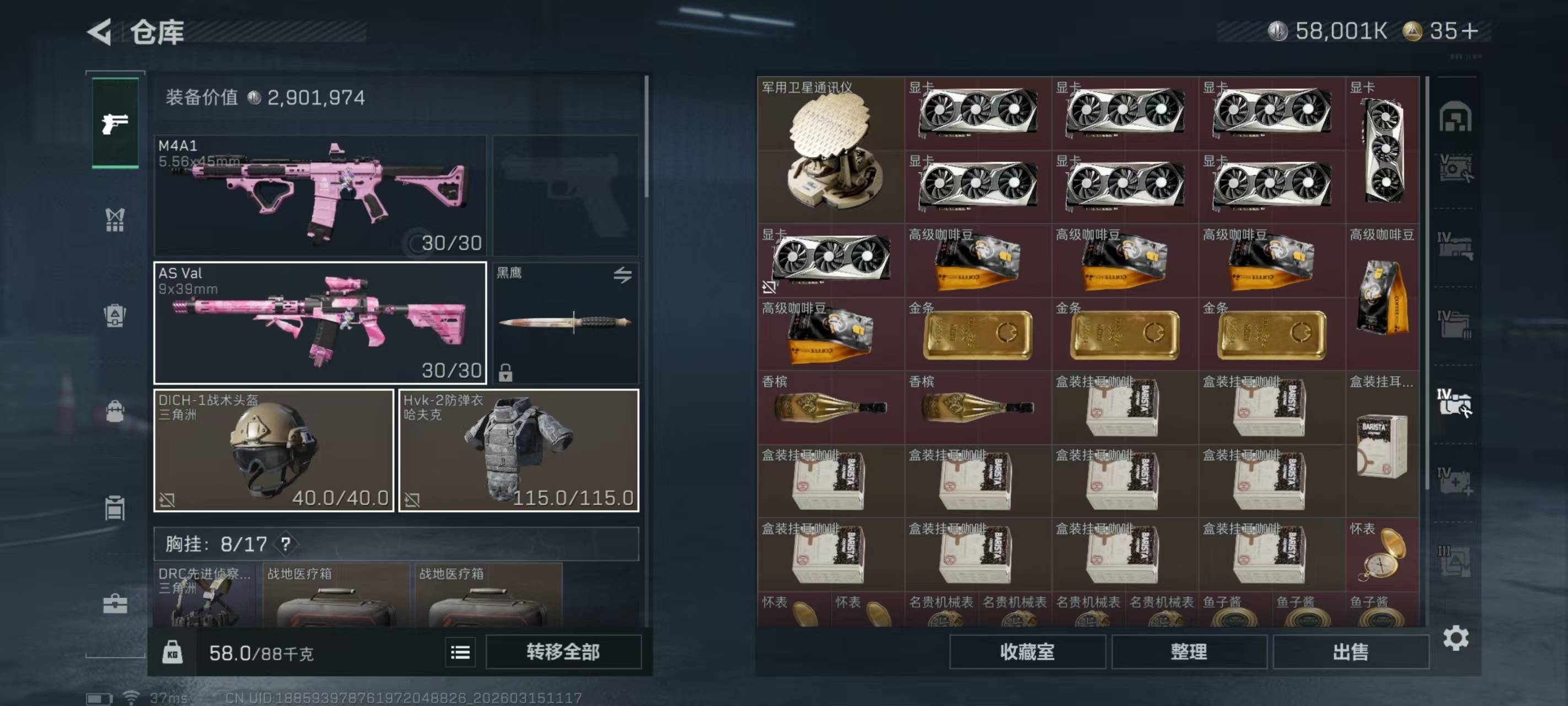The height and width of the screenshot is (706, 1568).
Task: Sort the stash with 整理
Action: point(1188,652)
